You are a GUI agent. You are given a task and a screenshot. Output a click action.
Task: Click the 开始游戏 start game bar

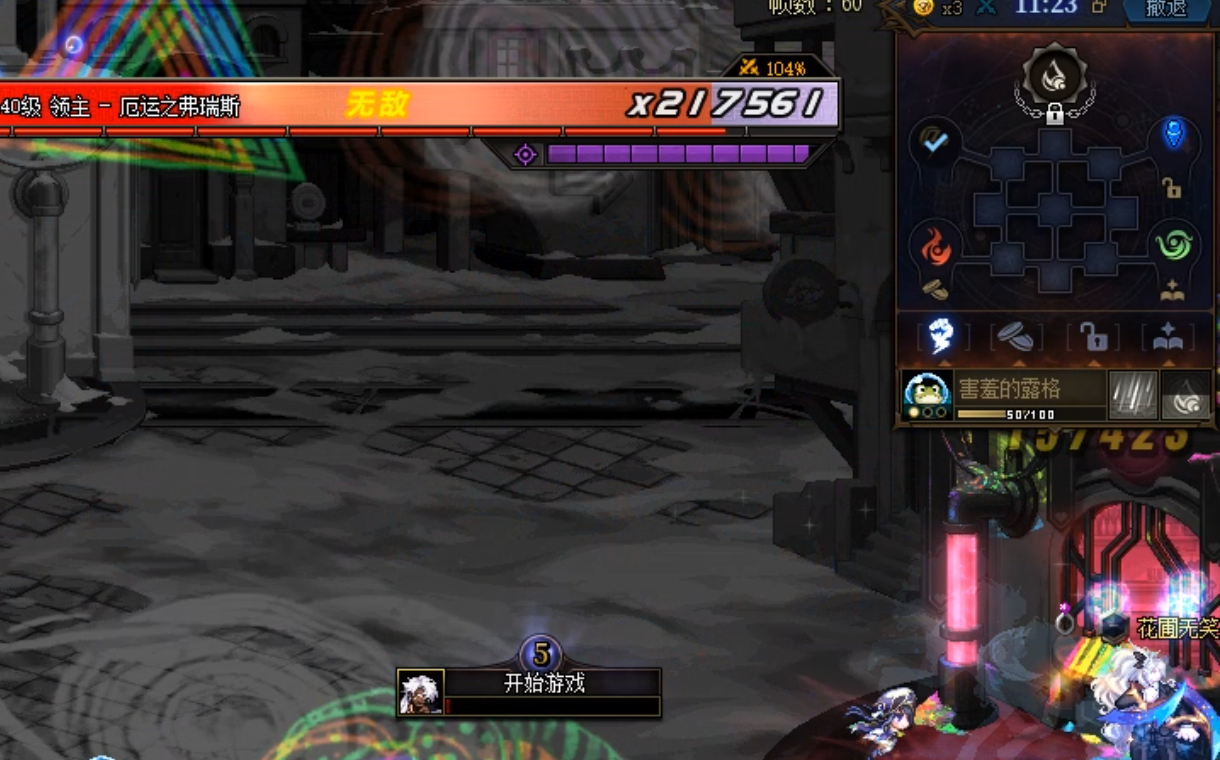[x=543, y=684]
